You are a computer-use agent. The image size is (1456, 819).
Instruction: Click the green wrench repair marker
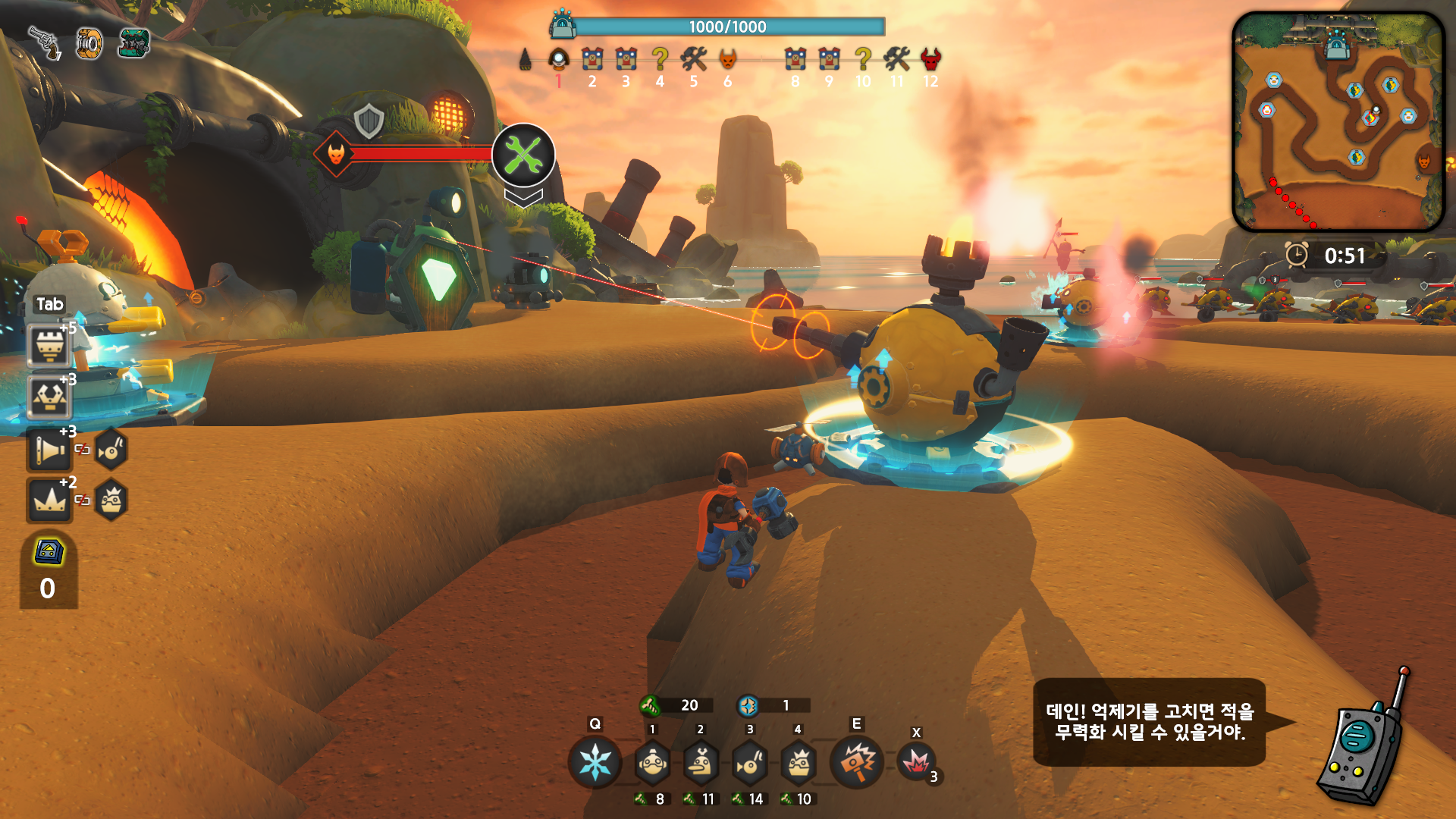(x=523, y=155)
